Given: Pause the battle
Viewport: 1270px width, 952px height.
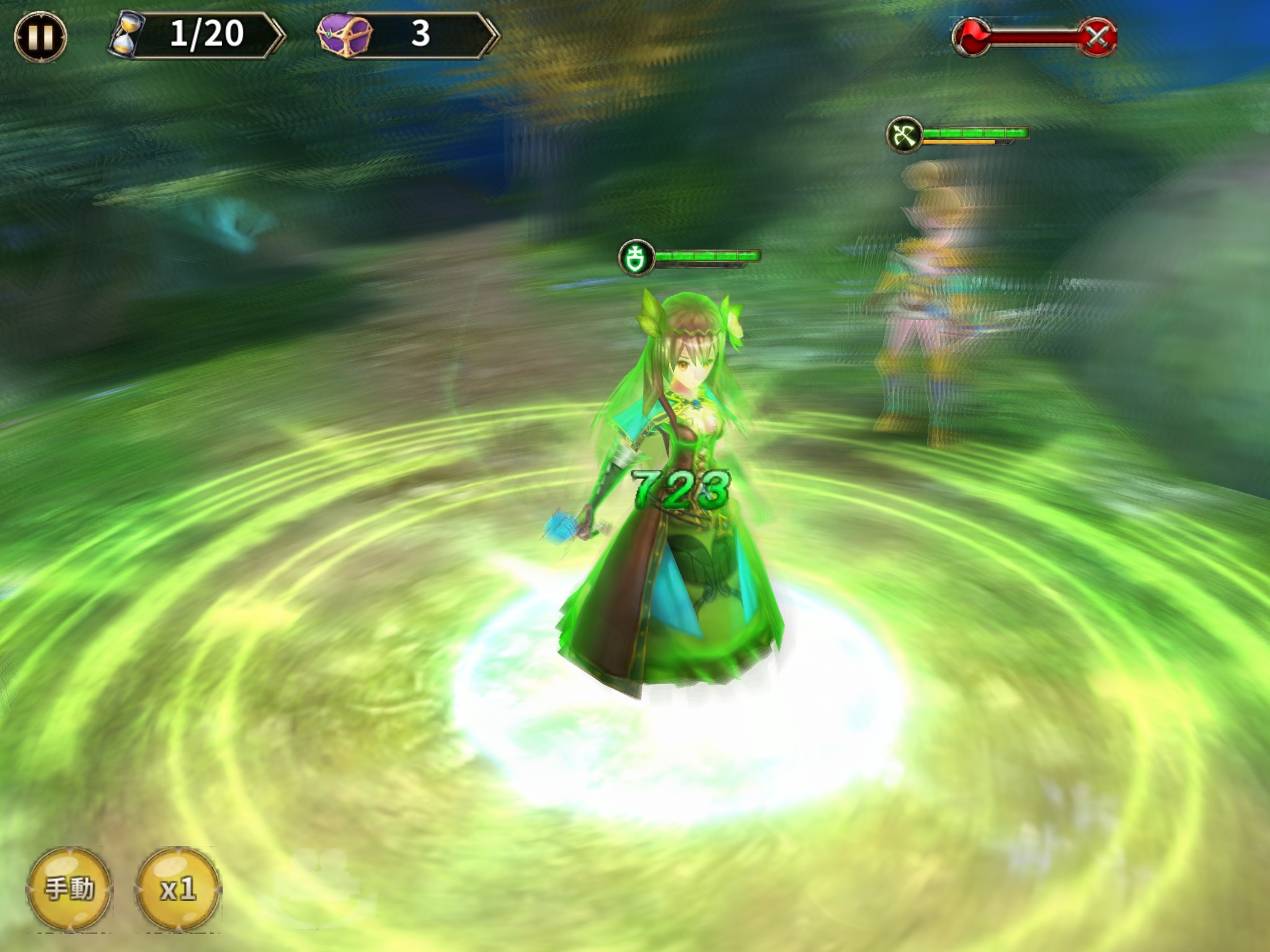Looking at the screenshot, I should point(40,37).
